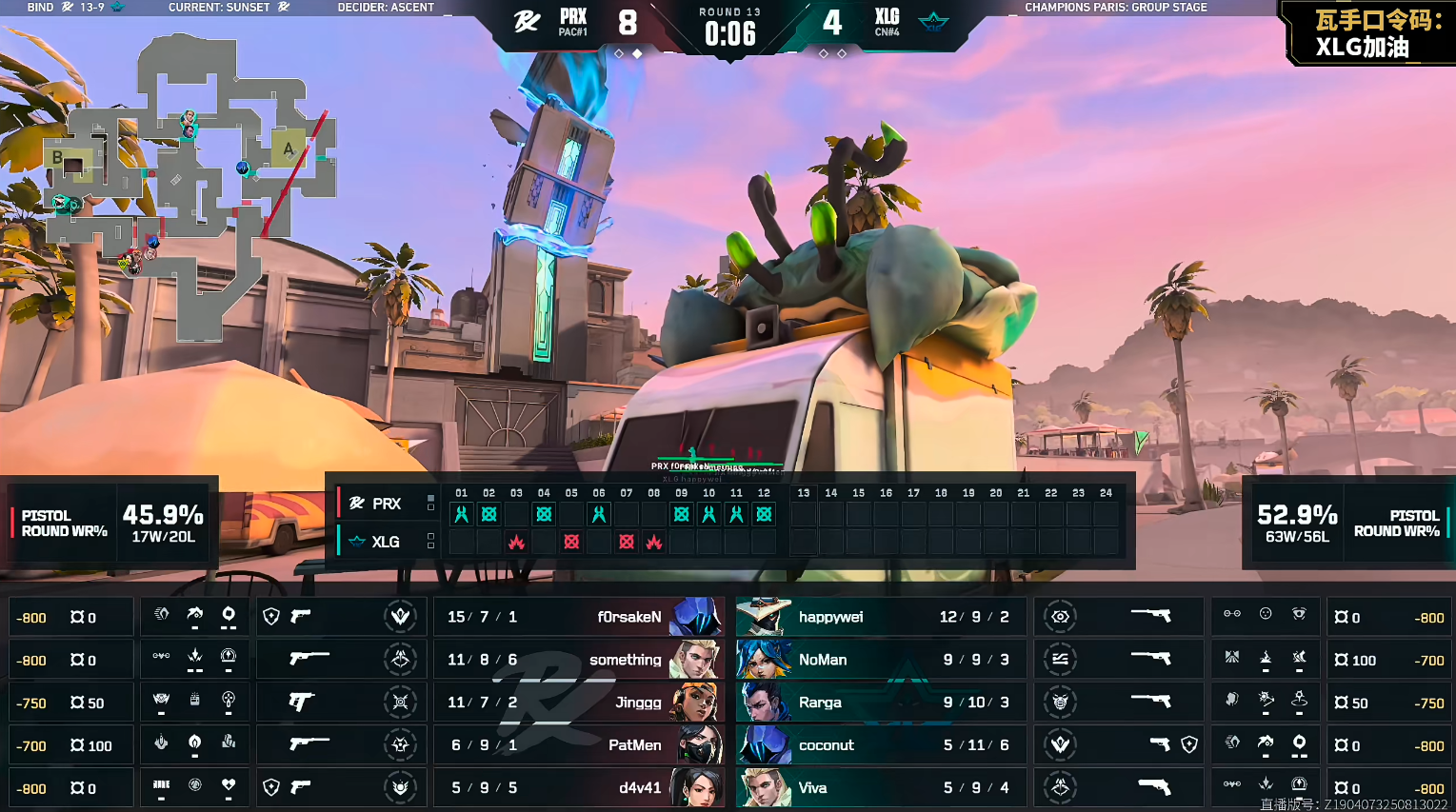Select PatMen's scoreboard entry
The height and width of the screenshot is (812, 1456).
(x=579, y=745)
